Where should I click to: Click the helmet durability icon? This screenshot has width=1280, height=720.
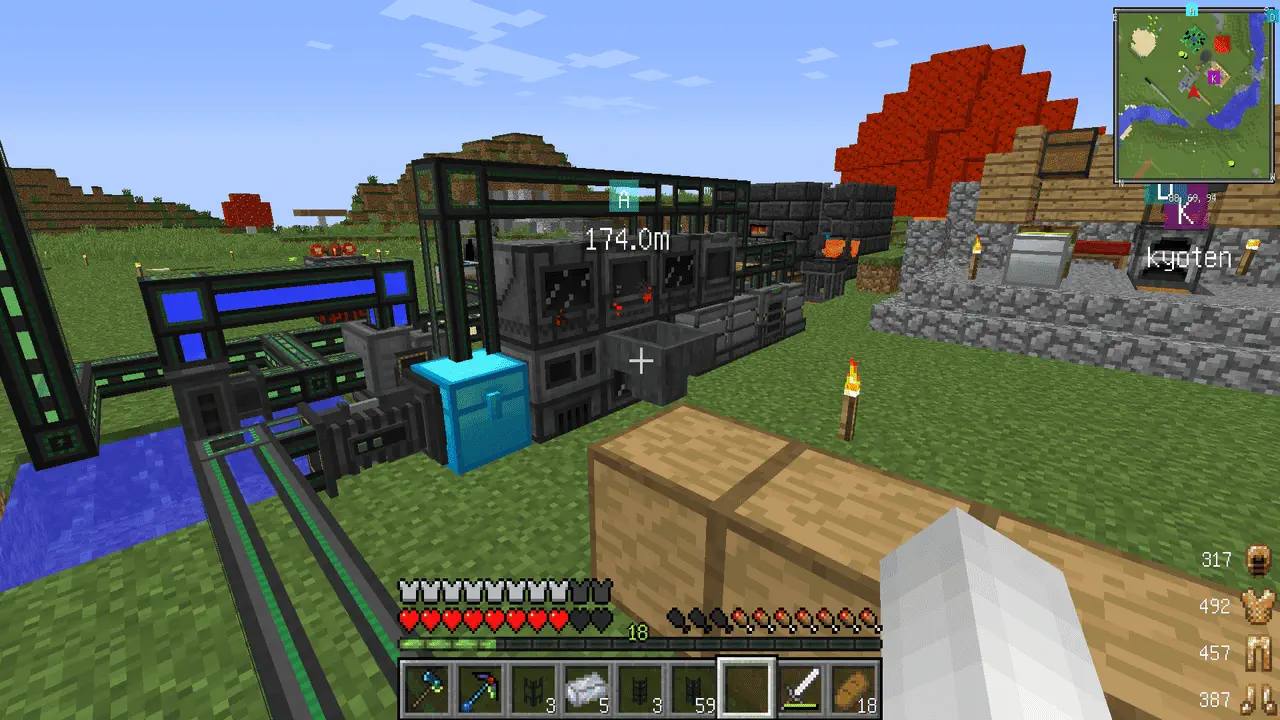(x=1257, y=560)
